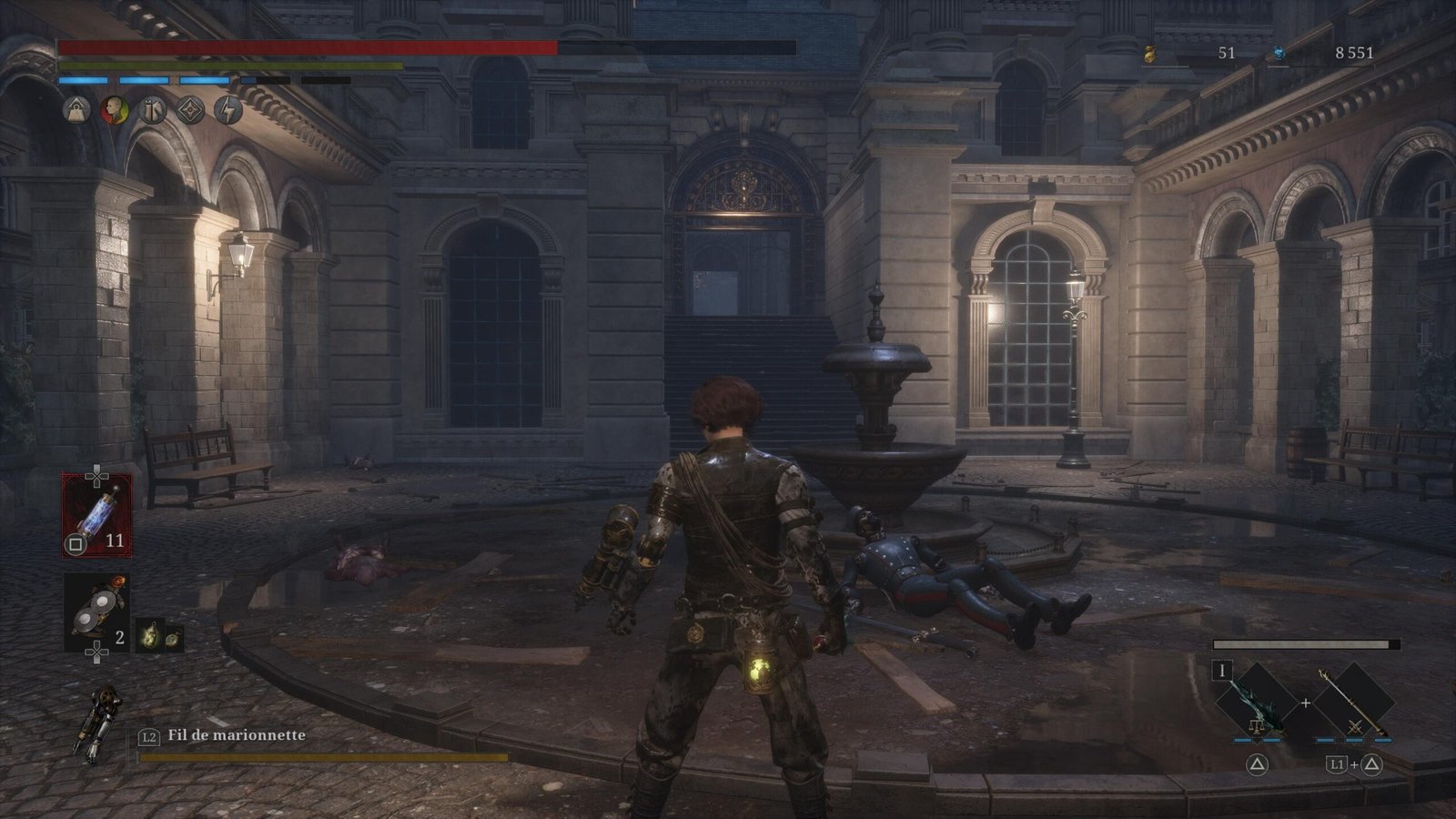Select the weight status effect icon
The height and width of the screenshot is (819, 1456).
tap(76, 110)
